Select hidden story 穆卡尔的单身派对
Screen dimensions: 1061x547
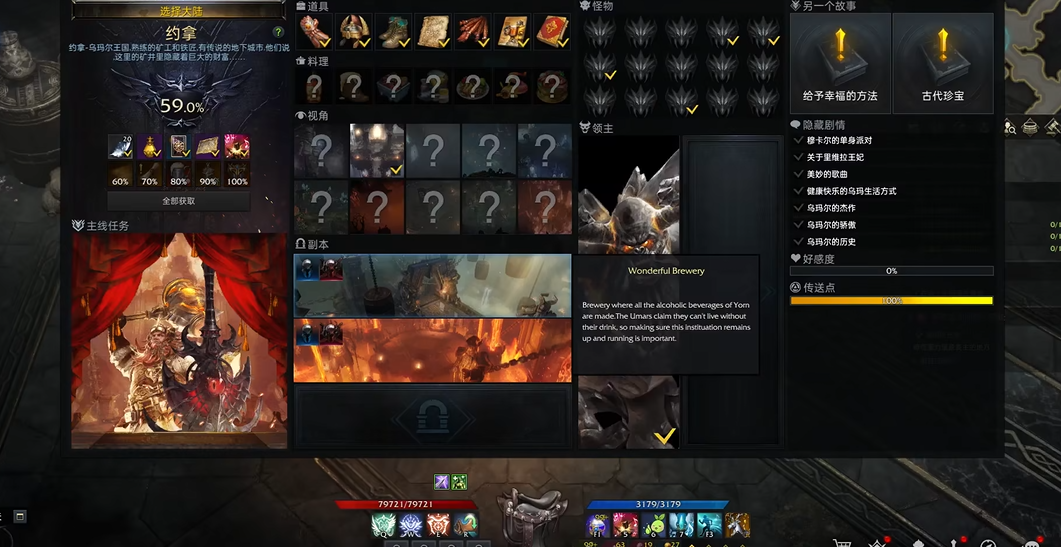point(839,141)
